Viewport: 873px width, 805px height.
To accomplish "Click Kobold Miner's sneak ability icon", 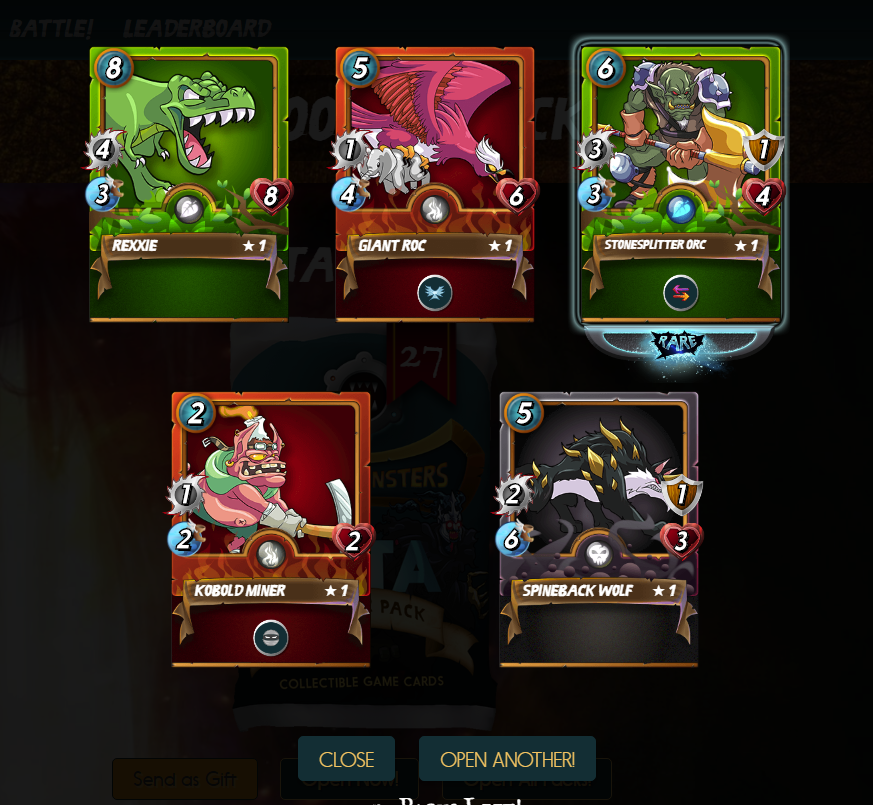I will (x=271, y=638).
